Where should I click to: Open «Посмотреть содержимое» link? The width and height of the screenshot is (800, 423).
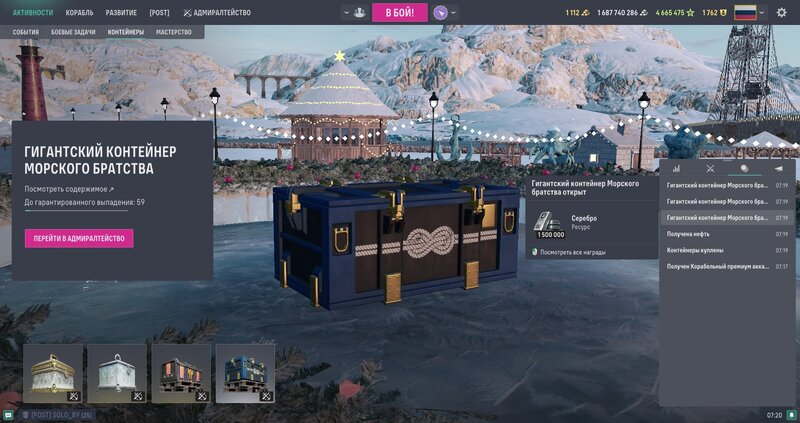pos(69,188)
